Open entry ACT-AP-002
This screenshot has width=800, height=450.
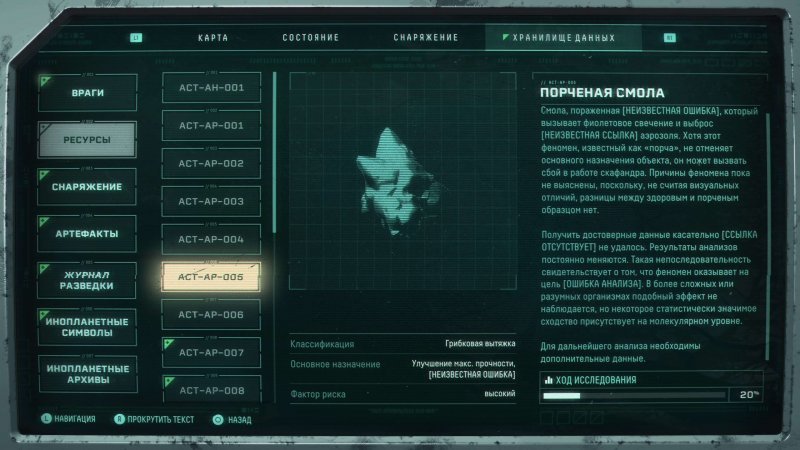211,163
